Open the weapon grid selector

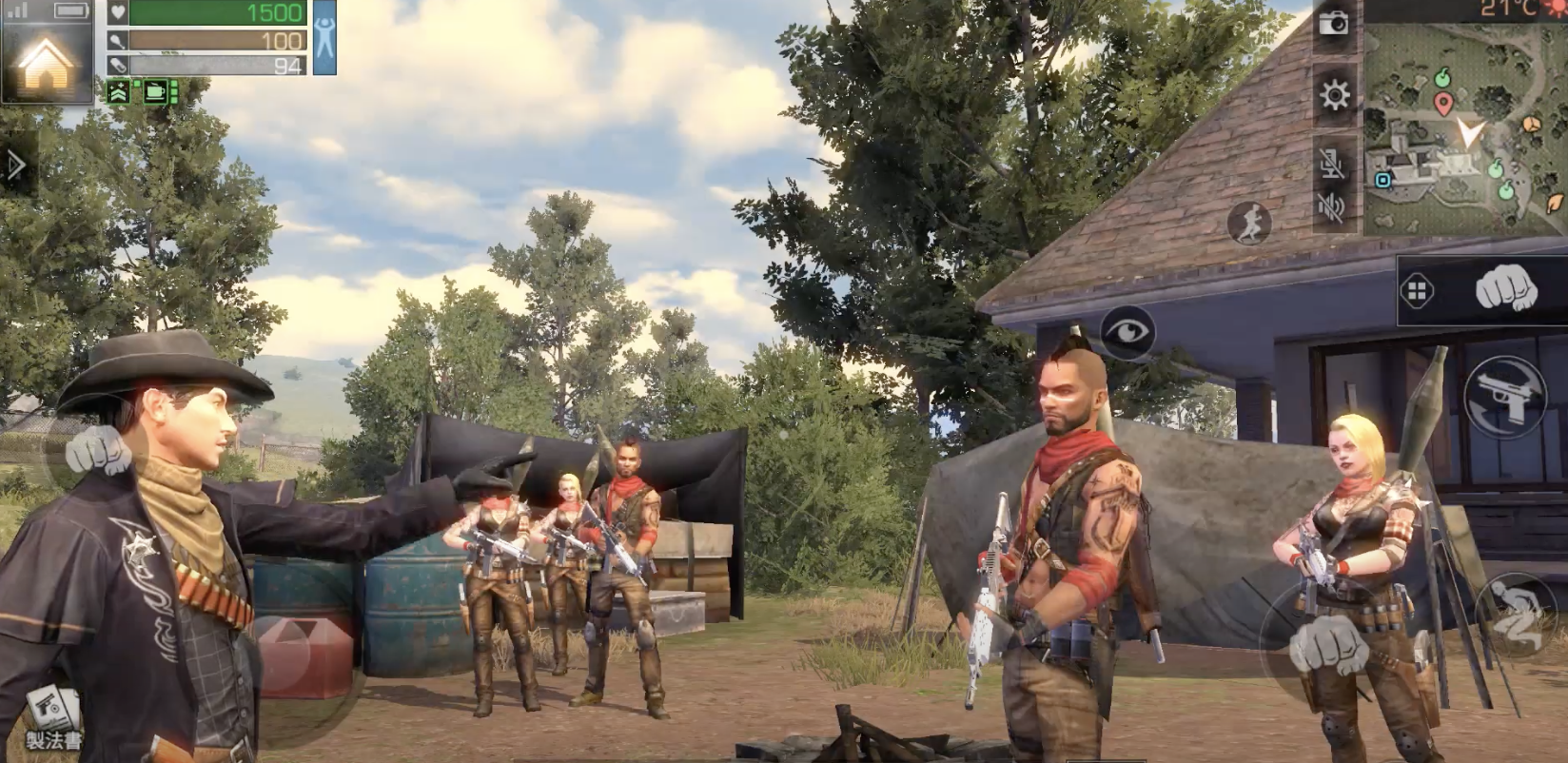click(x=1417, y=291)
